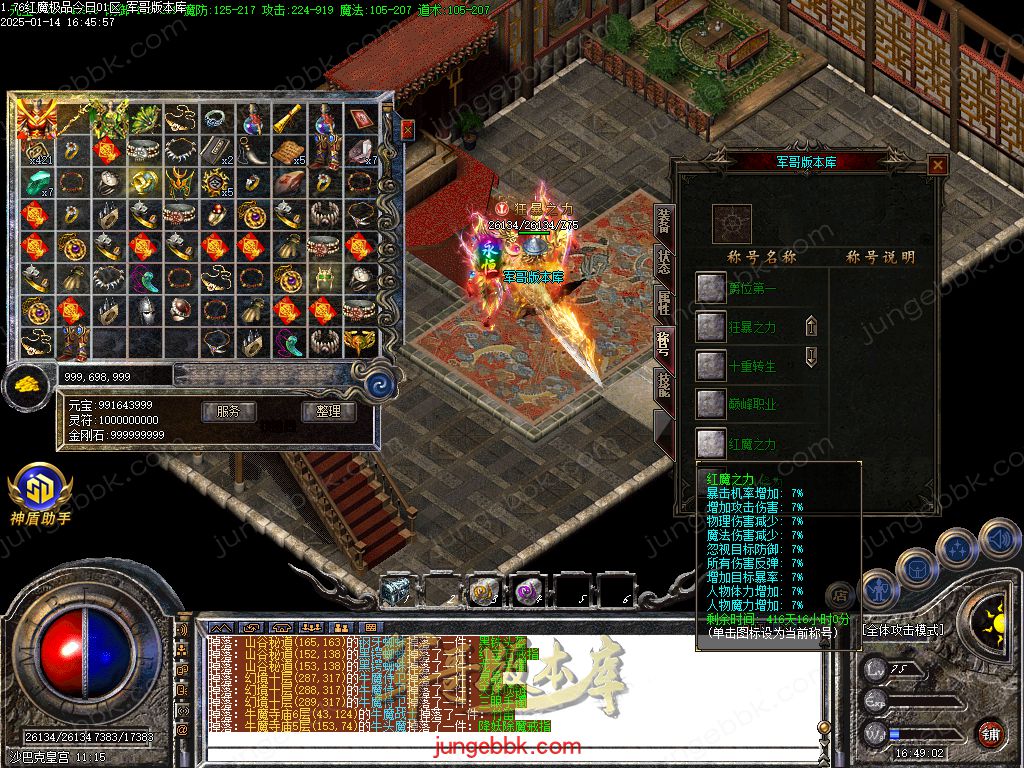This screenshot has height=768, width=1024.
Task: Open the 神盾助手 helper
Action: [x=40, y=490]
